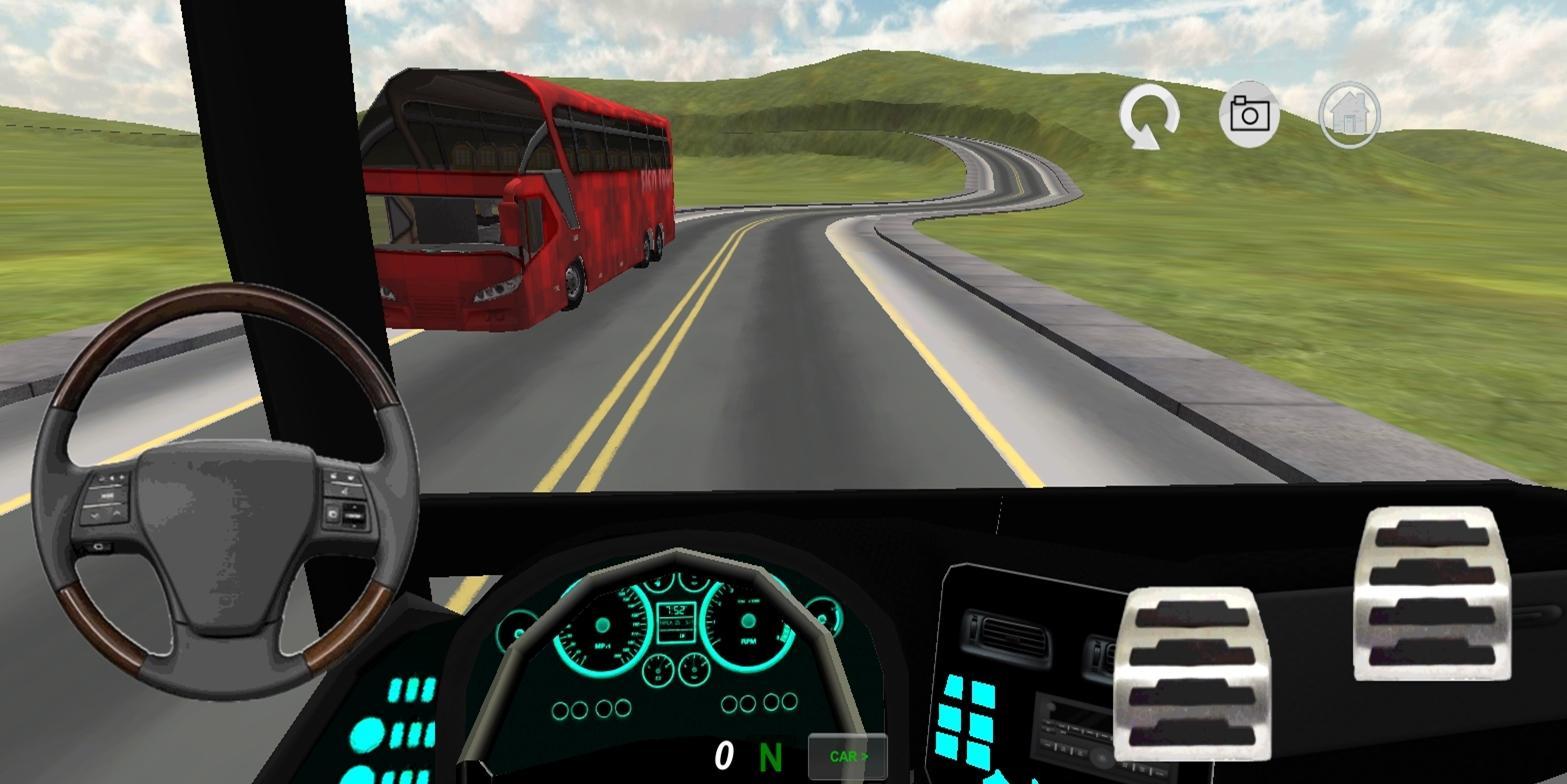Return to home menu via house icon
The image size is (1567, 784).
[1349, 113]
